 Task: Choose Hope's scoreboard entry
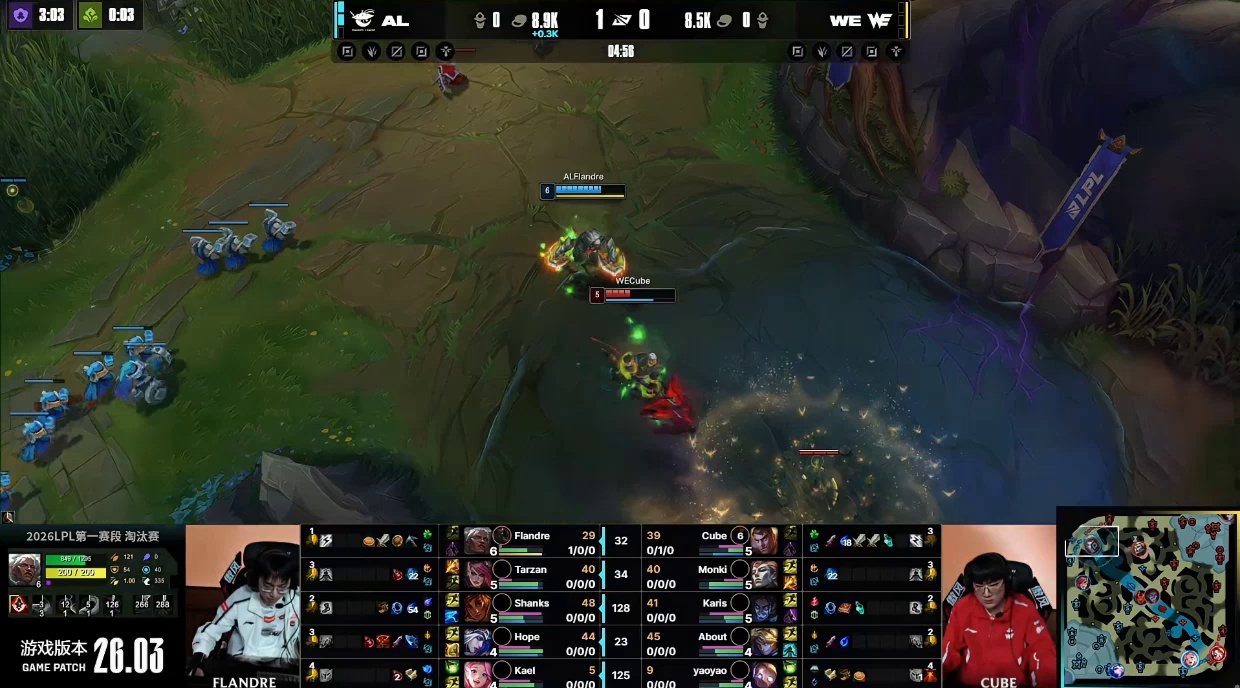point(527,642)
